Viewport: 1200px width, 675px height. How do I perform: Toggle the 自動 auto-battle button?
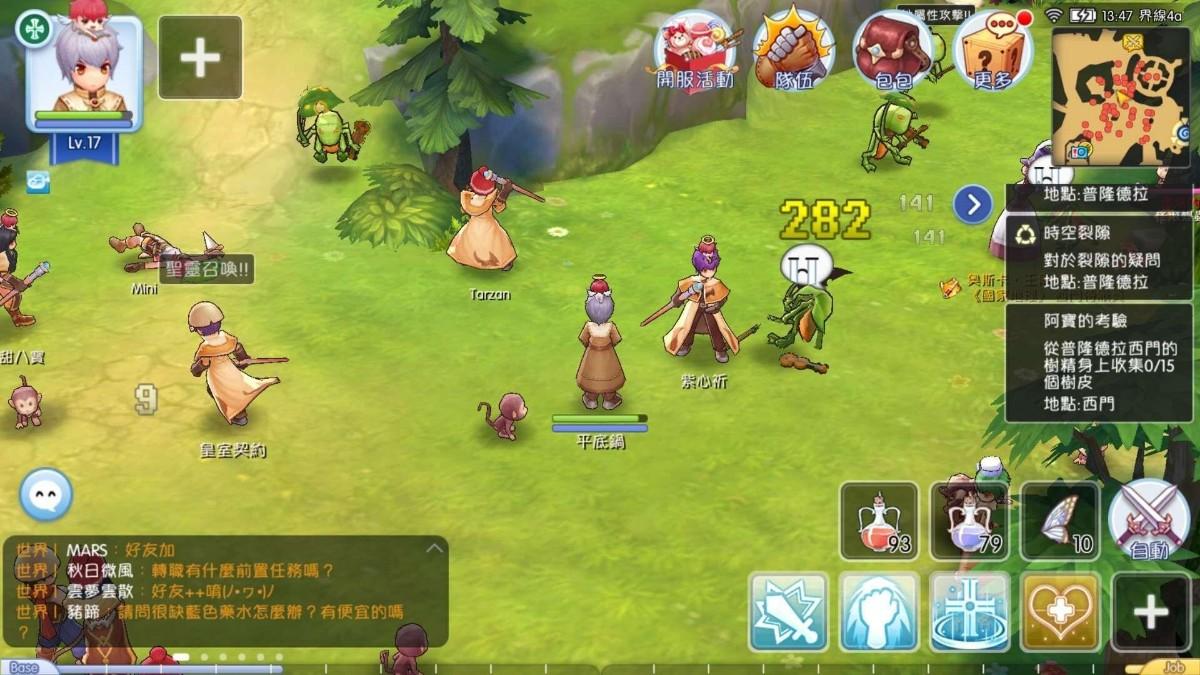[x=1148, y=520]
